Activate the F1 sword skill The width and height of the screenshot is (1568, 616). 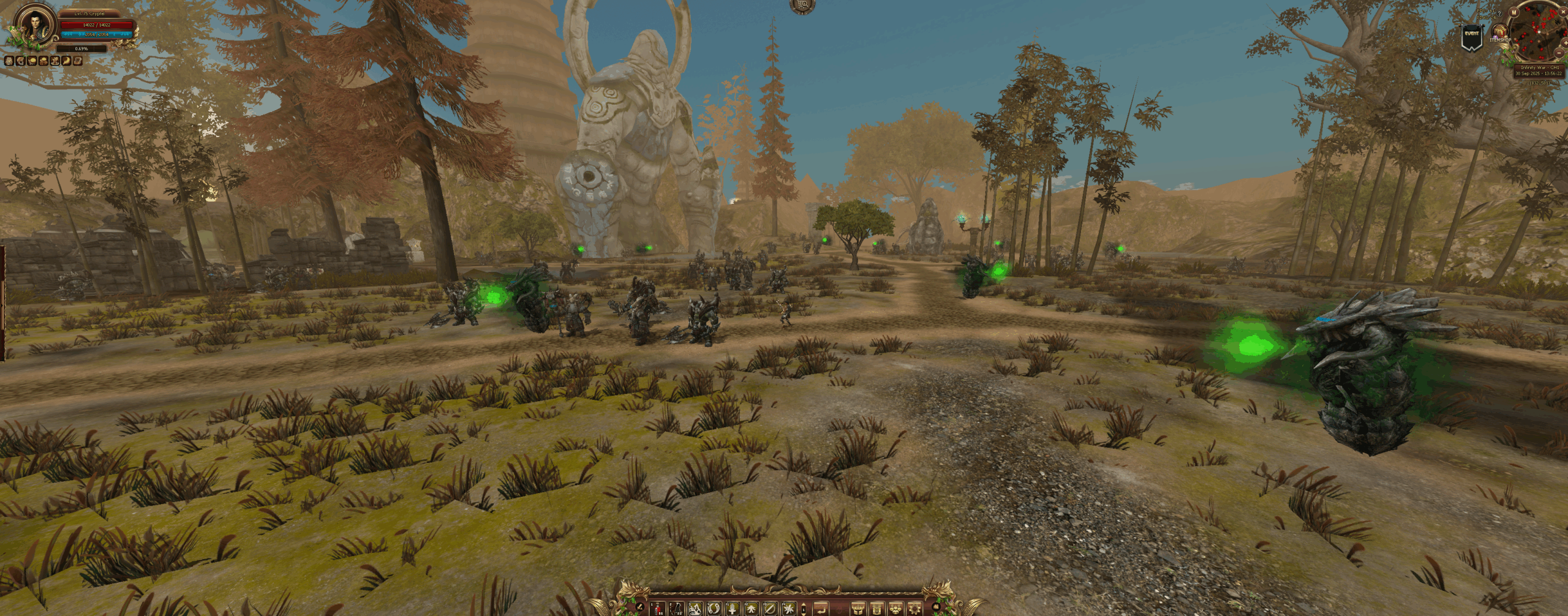point(733,609)
